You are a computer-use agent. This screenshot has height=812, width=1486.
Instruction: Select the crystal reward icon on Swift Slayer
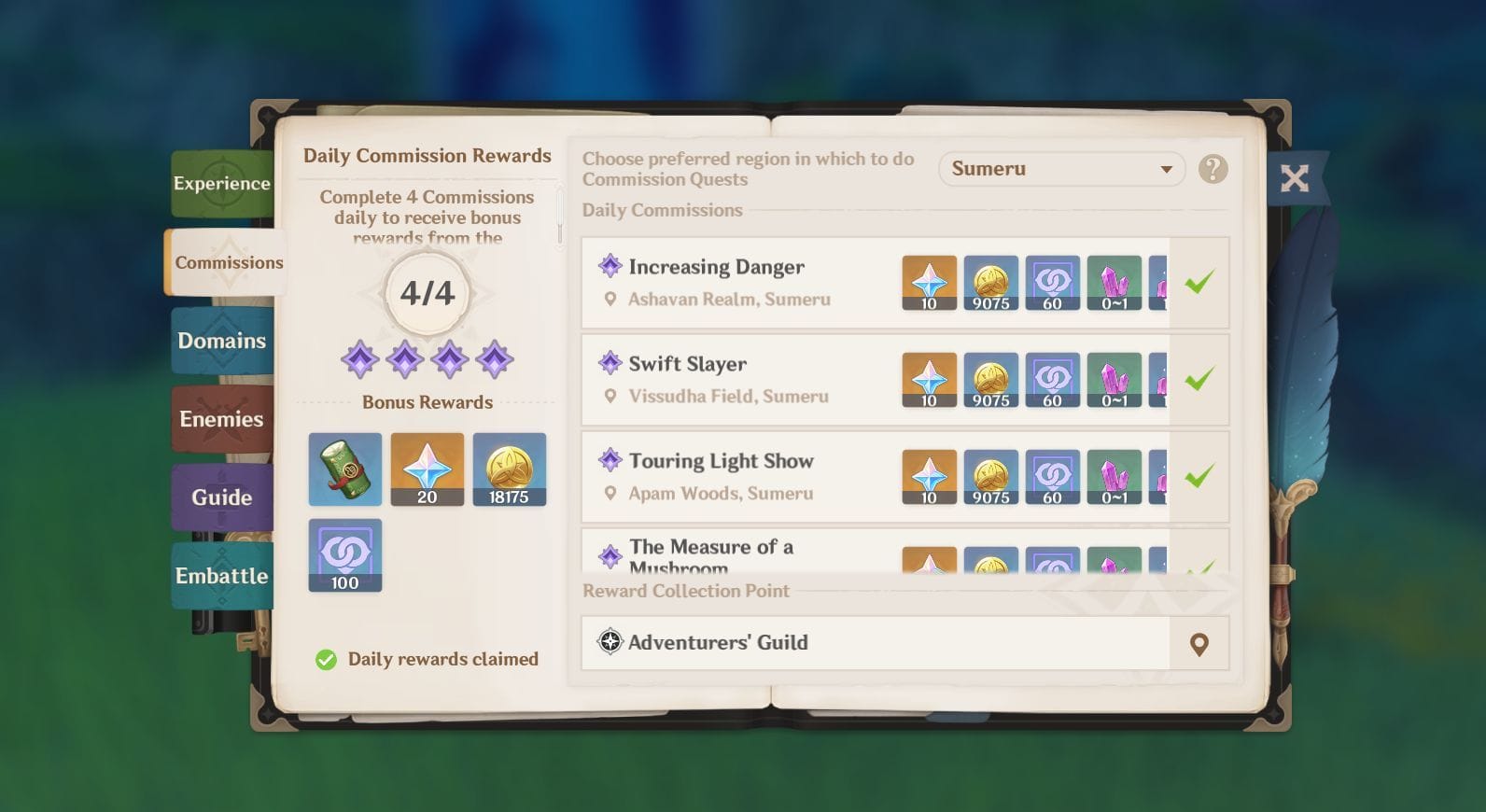coord(1114,379)
